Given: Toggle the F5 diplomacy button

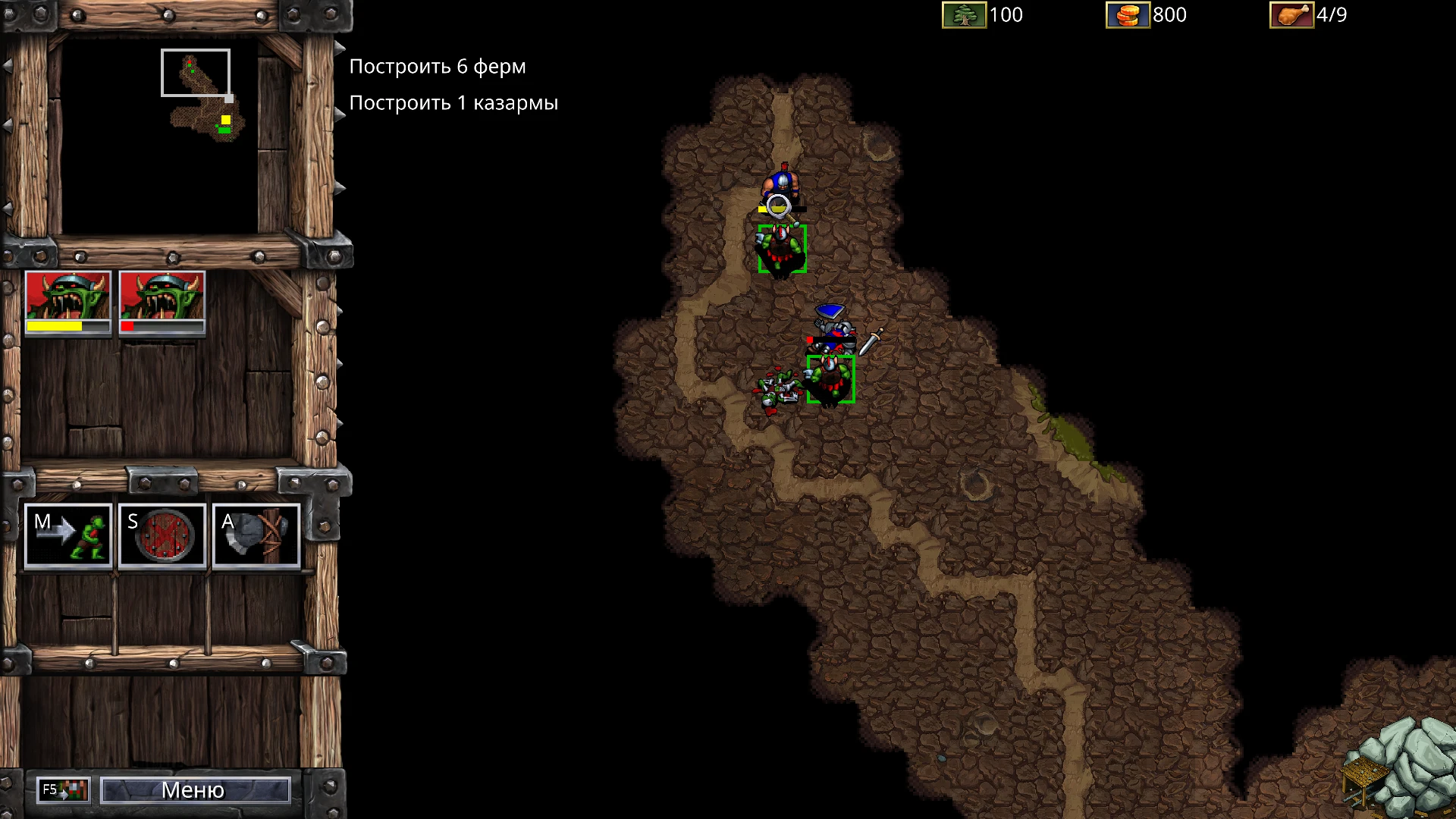Looking at the screenshot, I should pyautogui.click(x=64, y=790).
